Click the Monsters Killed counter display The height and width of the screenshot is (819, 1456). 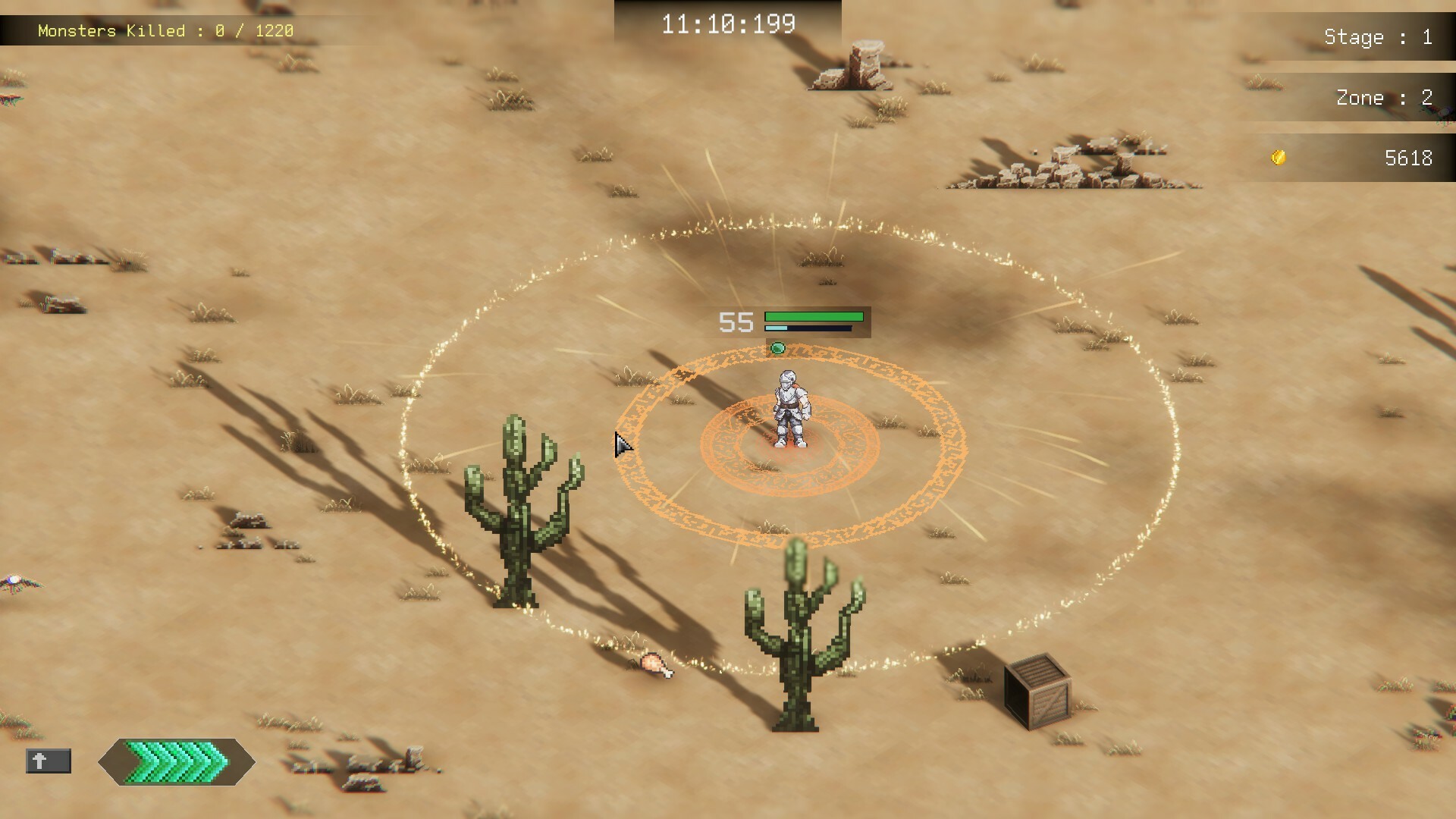(167, 31)
